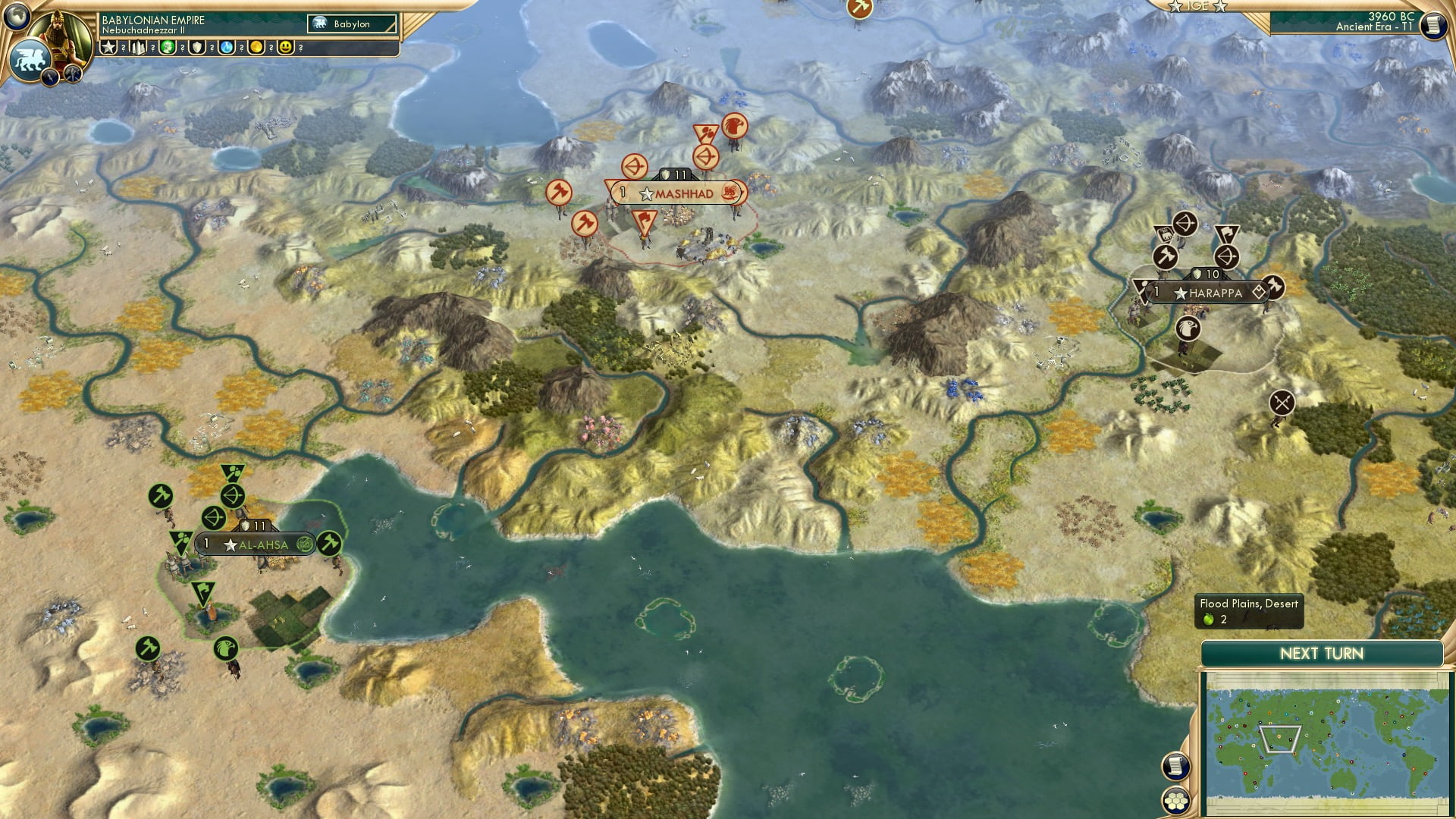Open the green science indicator in the top bar

point(169,47)
